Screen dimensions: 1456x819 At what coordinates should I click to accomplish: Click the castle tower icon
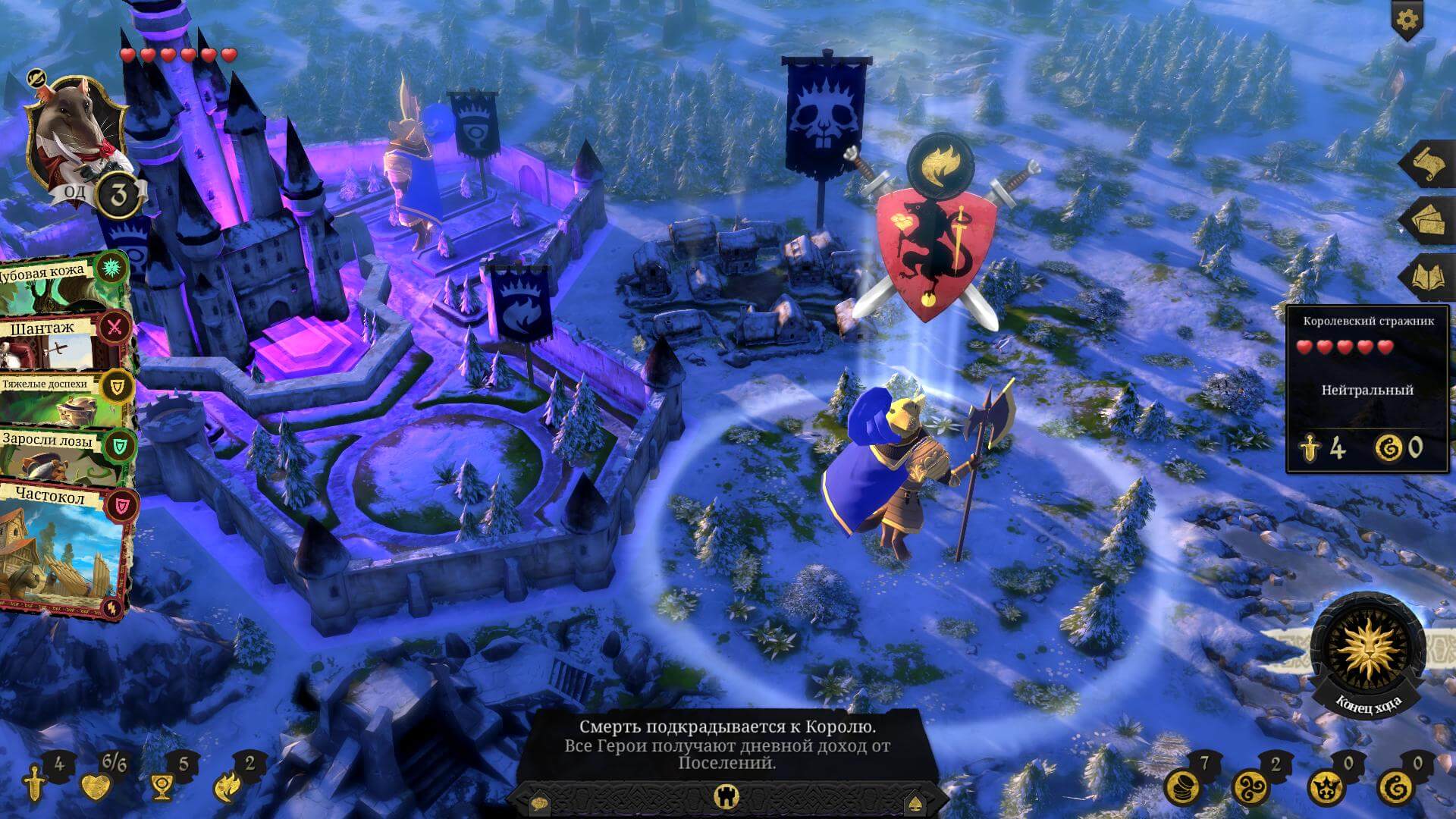[x=726, y=795]
